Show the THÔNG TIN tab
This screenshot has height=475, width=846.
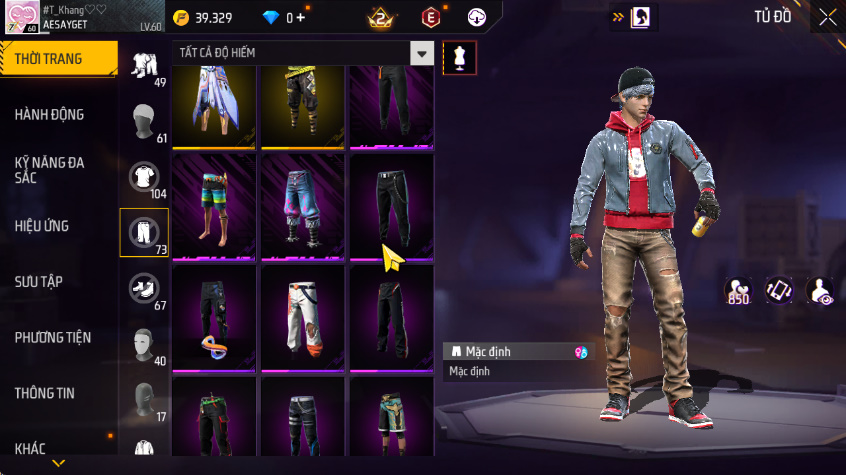[x=45, y=393]
